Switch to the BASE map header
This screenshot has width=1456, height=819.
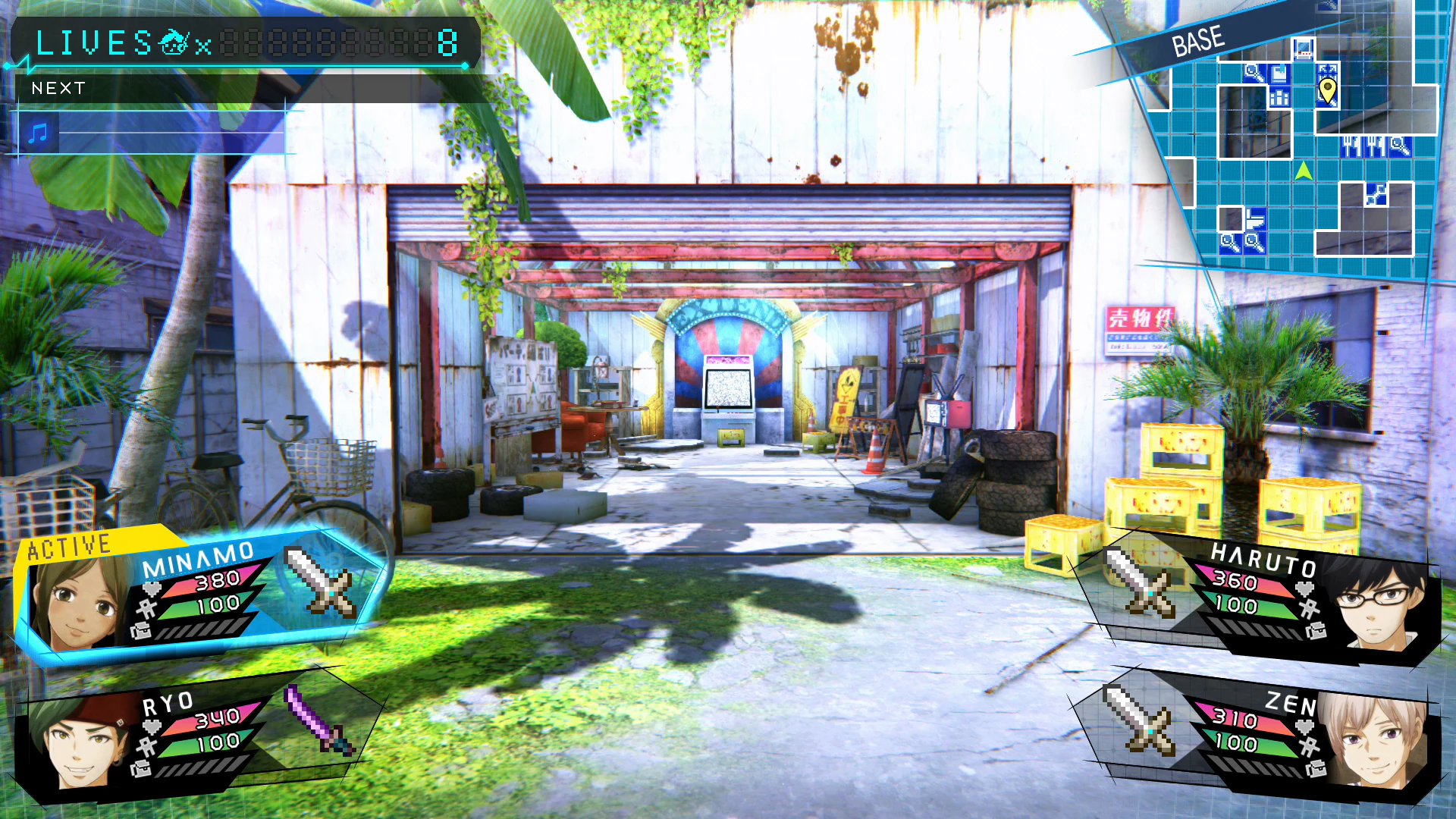point(1200,42)
